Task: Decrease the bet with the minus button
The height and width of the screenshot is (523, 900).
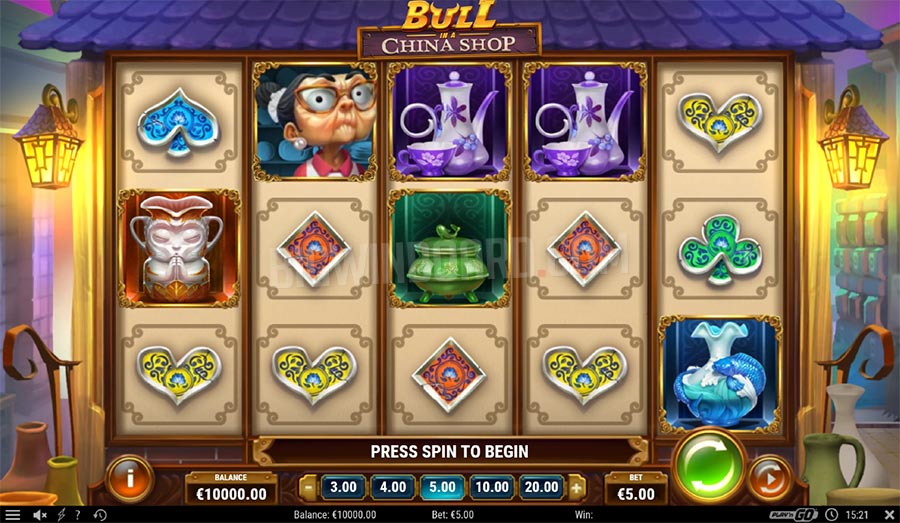Action: pyautogui.click(x=308, y=488)
